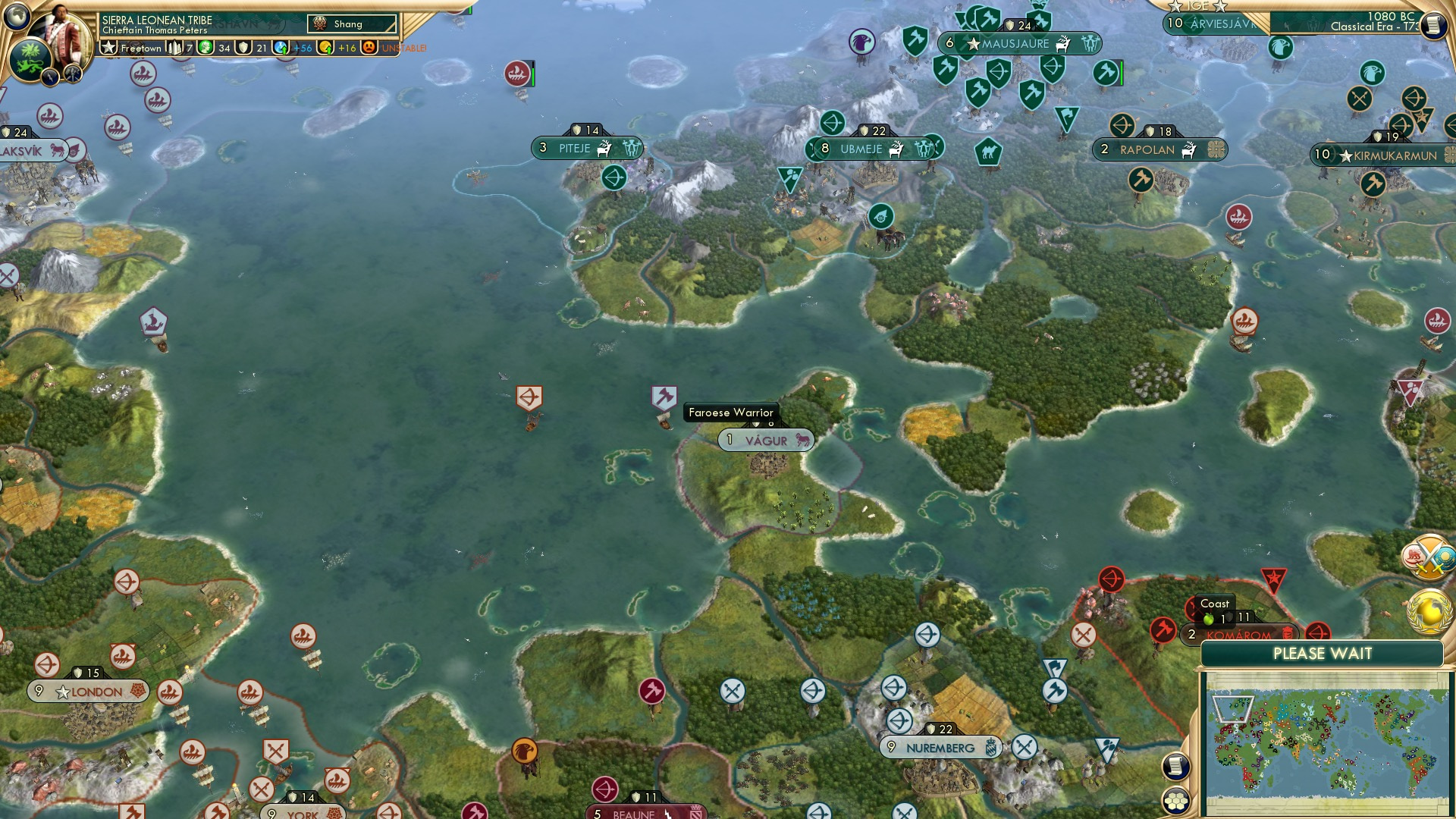Image resolution: width=1456 pixels, height=819 pixels.
Task: Click the +16 gold coin icon
Action: click(x=323, y=49)
